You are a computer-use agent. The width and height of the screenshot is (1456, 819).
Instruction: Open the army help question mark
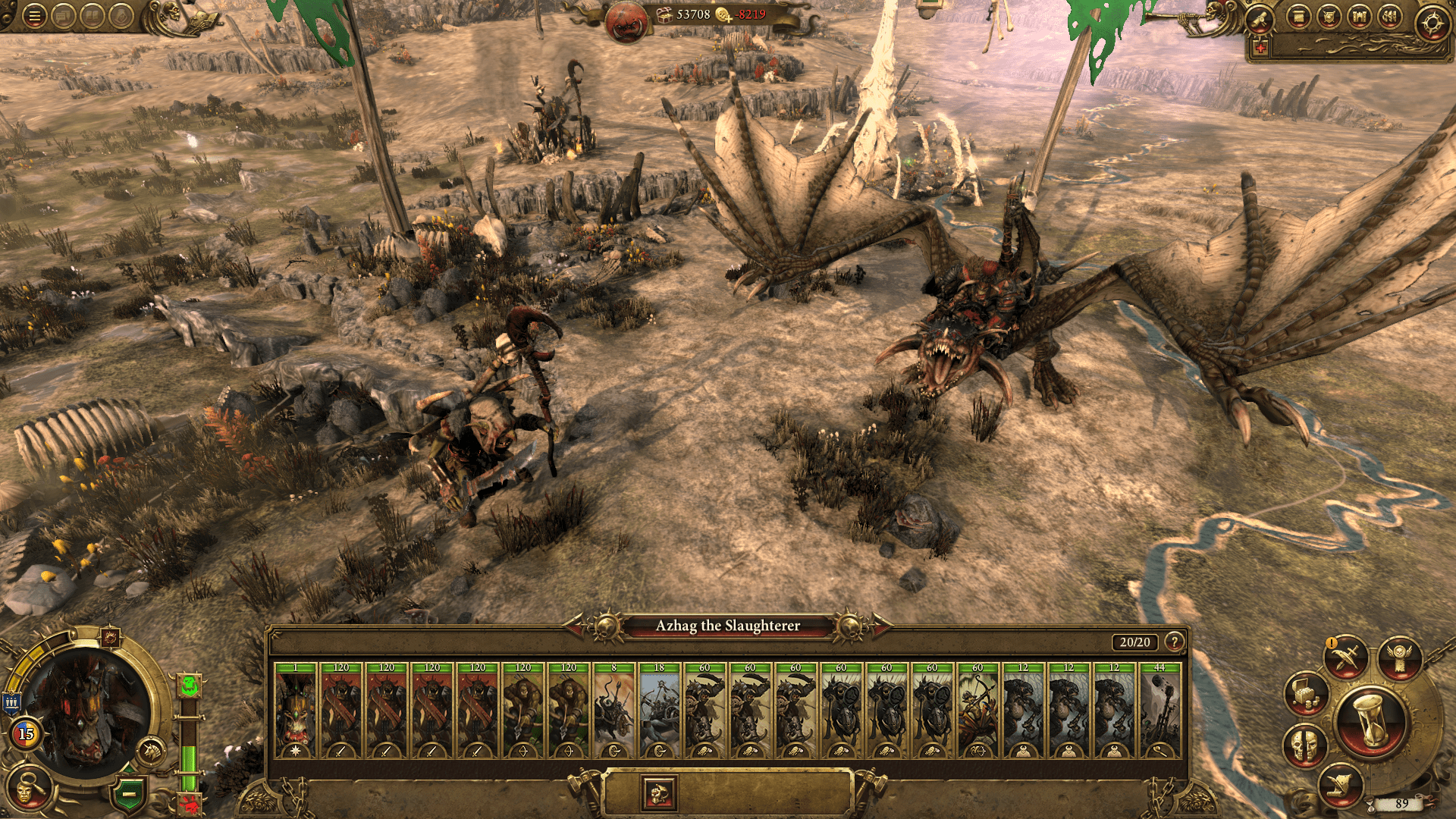[x=1175, y=642]
